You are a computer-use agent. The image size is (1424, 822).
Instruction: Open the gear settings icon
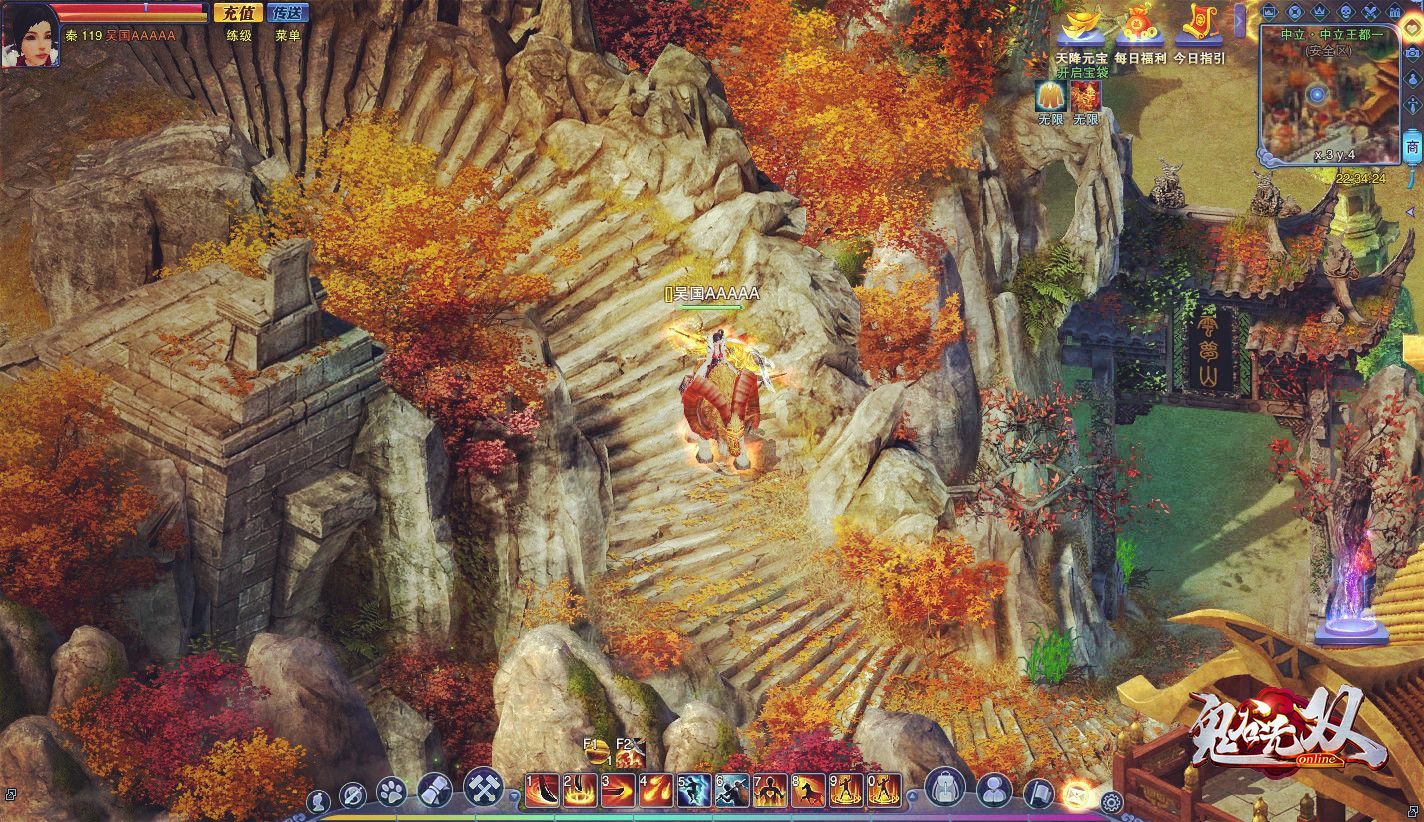tap(1110, 801)
